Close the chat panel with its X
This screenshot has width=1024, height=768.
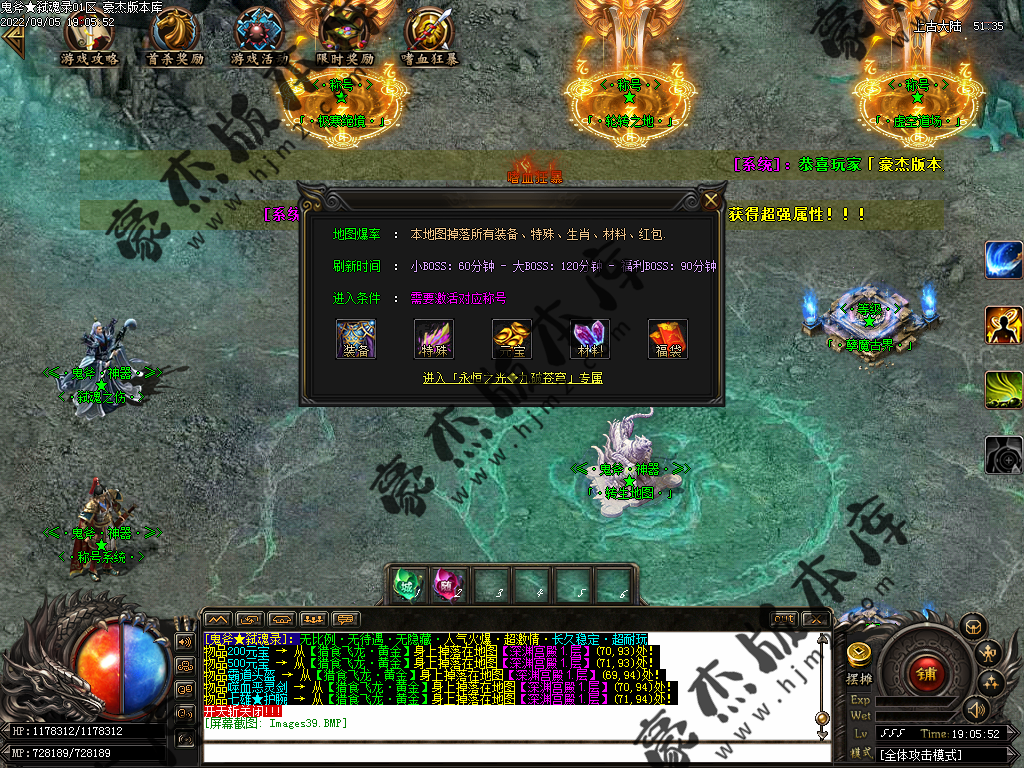pos(816,619)
